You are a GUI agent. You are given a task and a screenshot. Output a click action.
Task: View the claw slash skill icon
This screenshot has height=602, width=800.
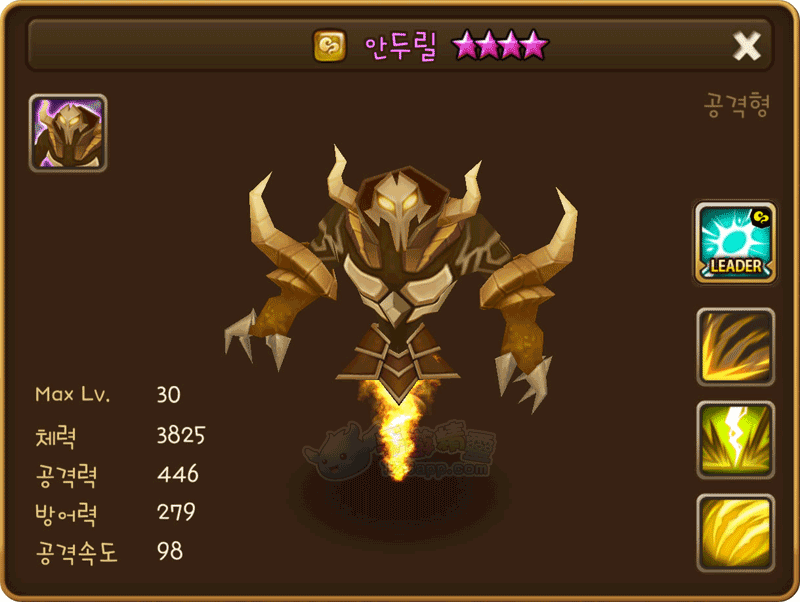[736, 347]
